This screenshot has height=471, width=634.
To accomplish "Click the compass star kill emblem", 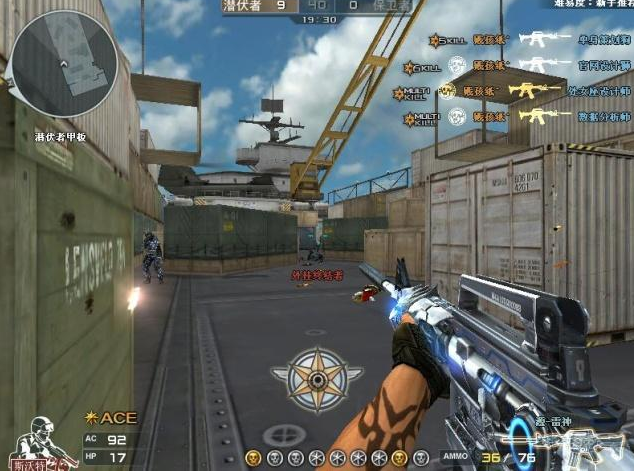I will [x=316, y=379].
